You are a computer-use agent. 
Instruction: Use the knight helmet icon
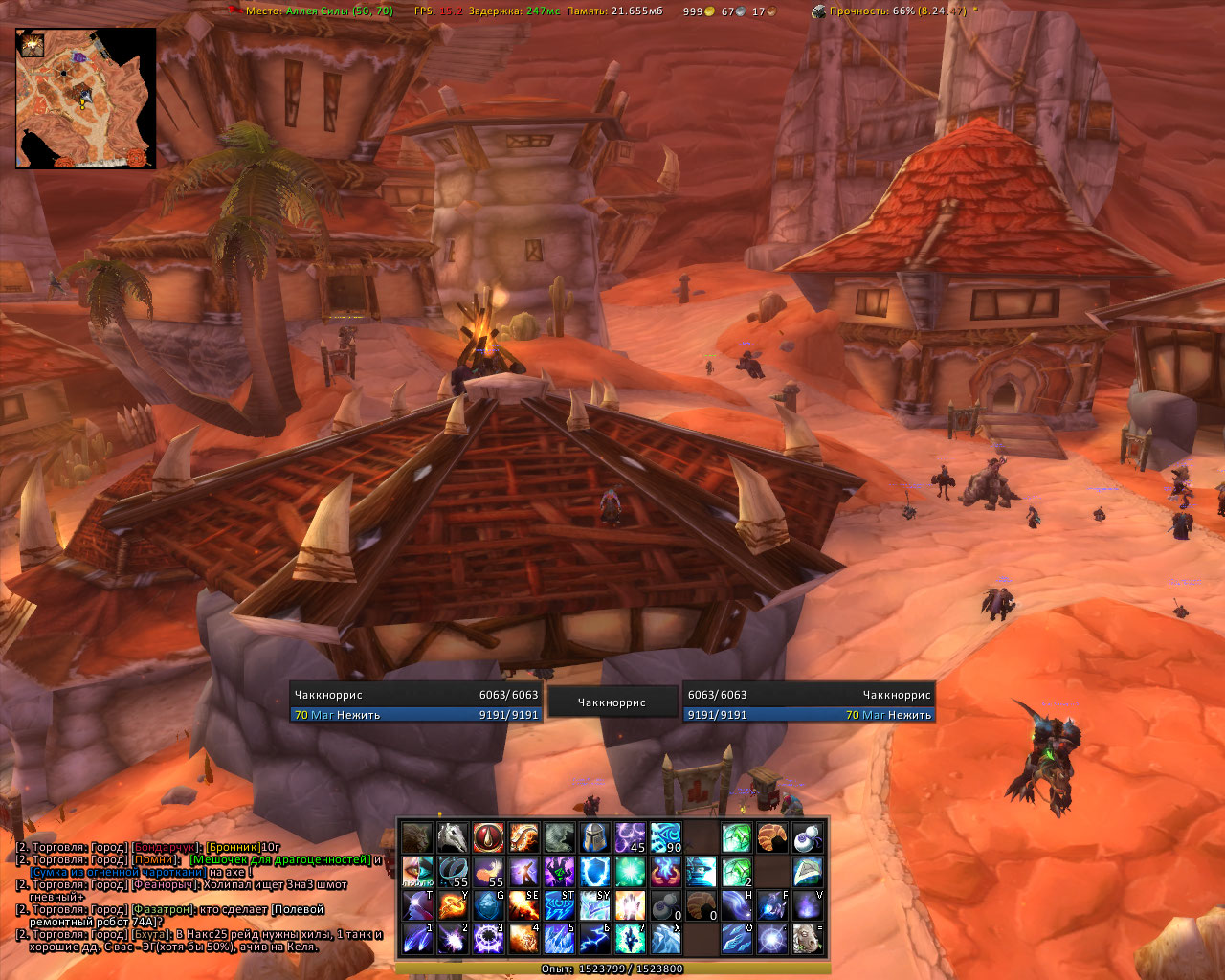tap(593, 837)
